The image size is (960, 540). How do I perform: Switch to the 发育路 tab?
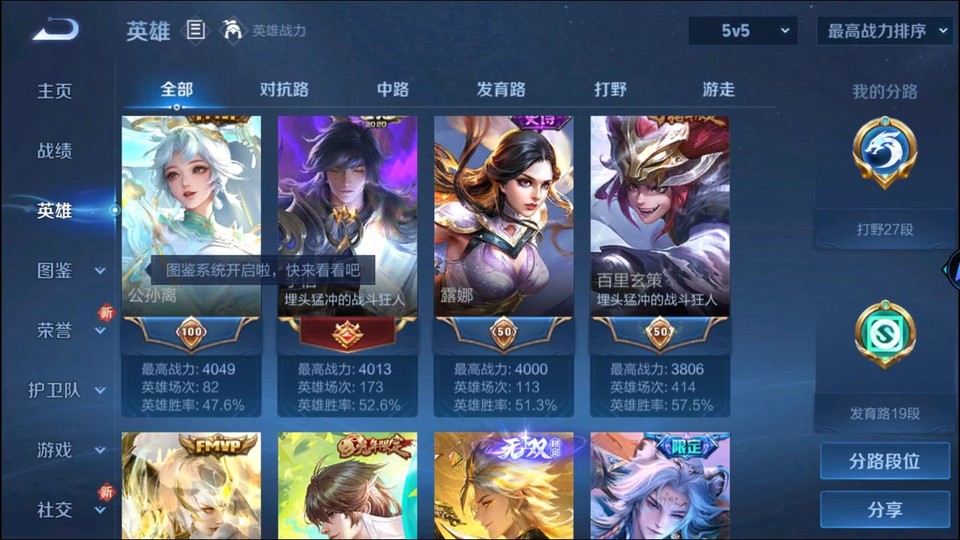501,89
